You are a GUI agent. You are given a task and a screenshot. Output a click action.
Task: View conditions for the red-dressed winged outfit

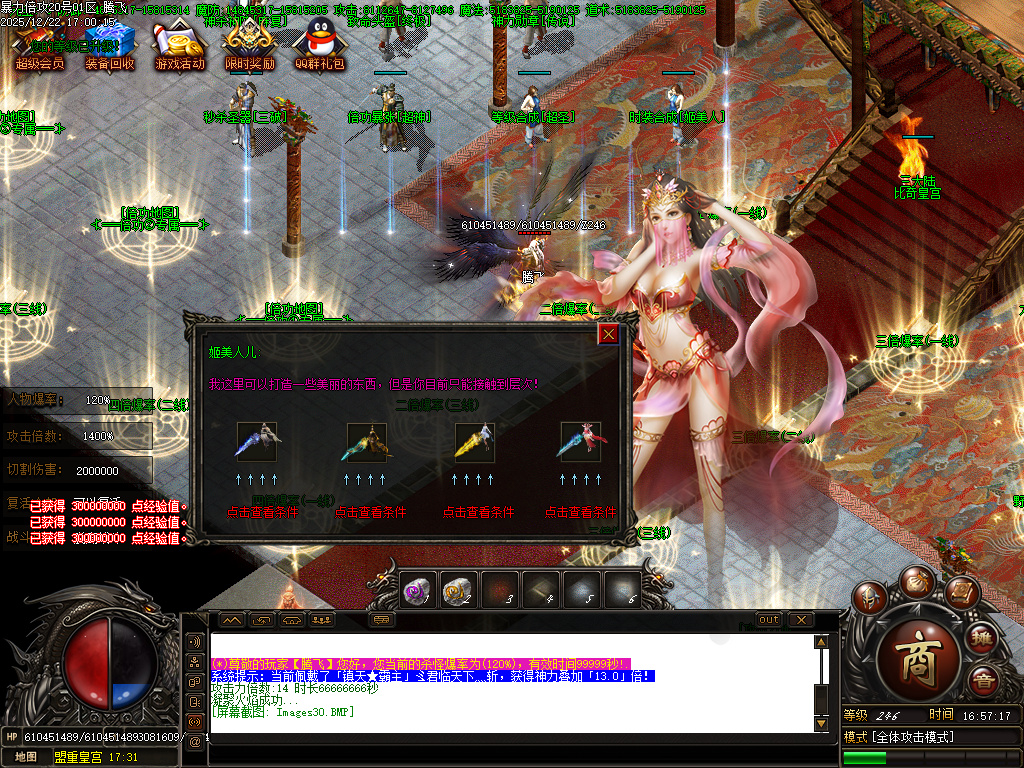[x=580, y=511]
